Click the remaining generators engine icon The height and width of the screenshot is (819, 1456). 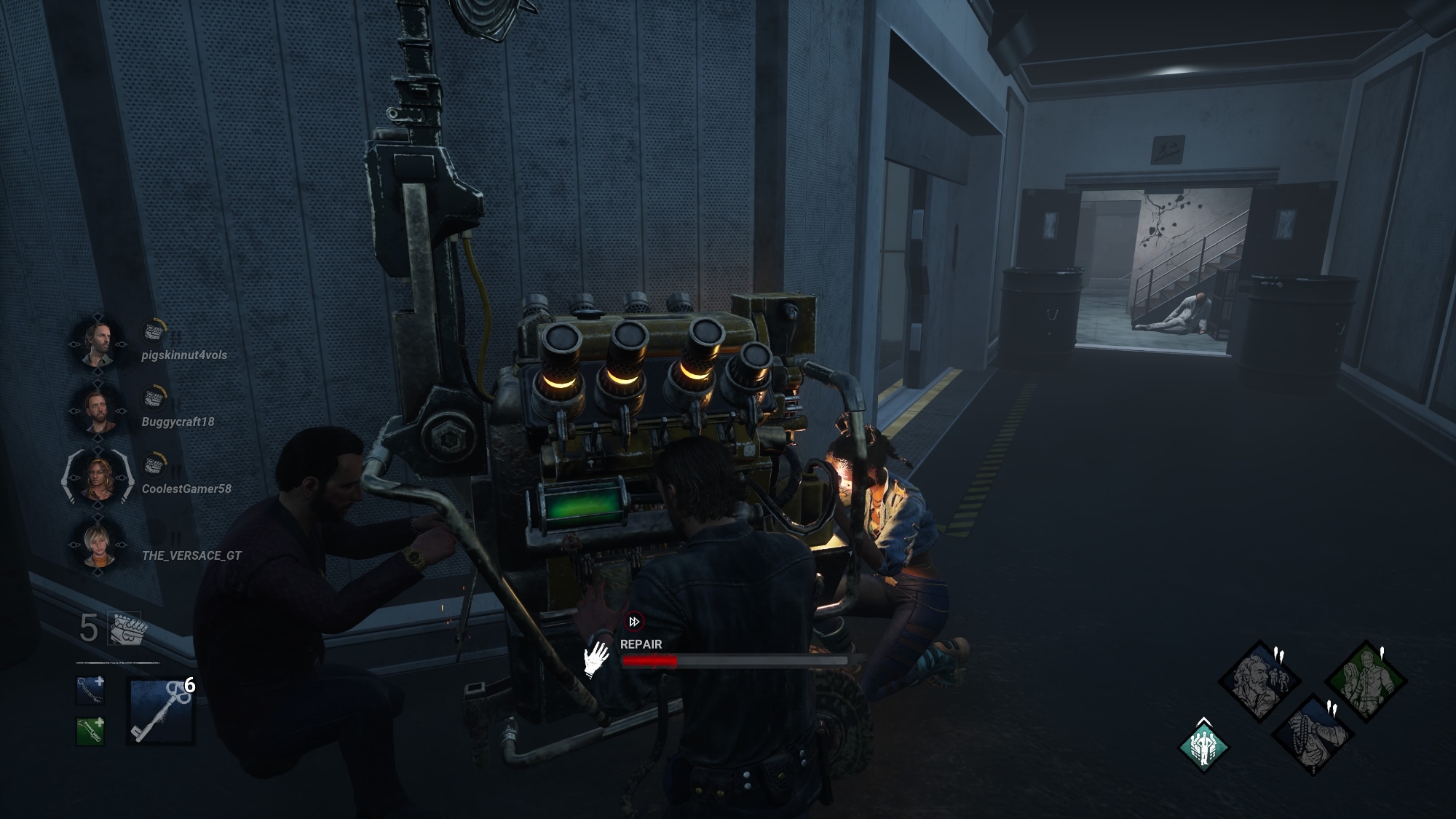pos(127,628)
